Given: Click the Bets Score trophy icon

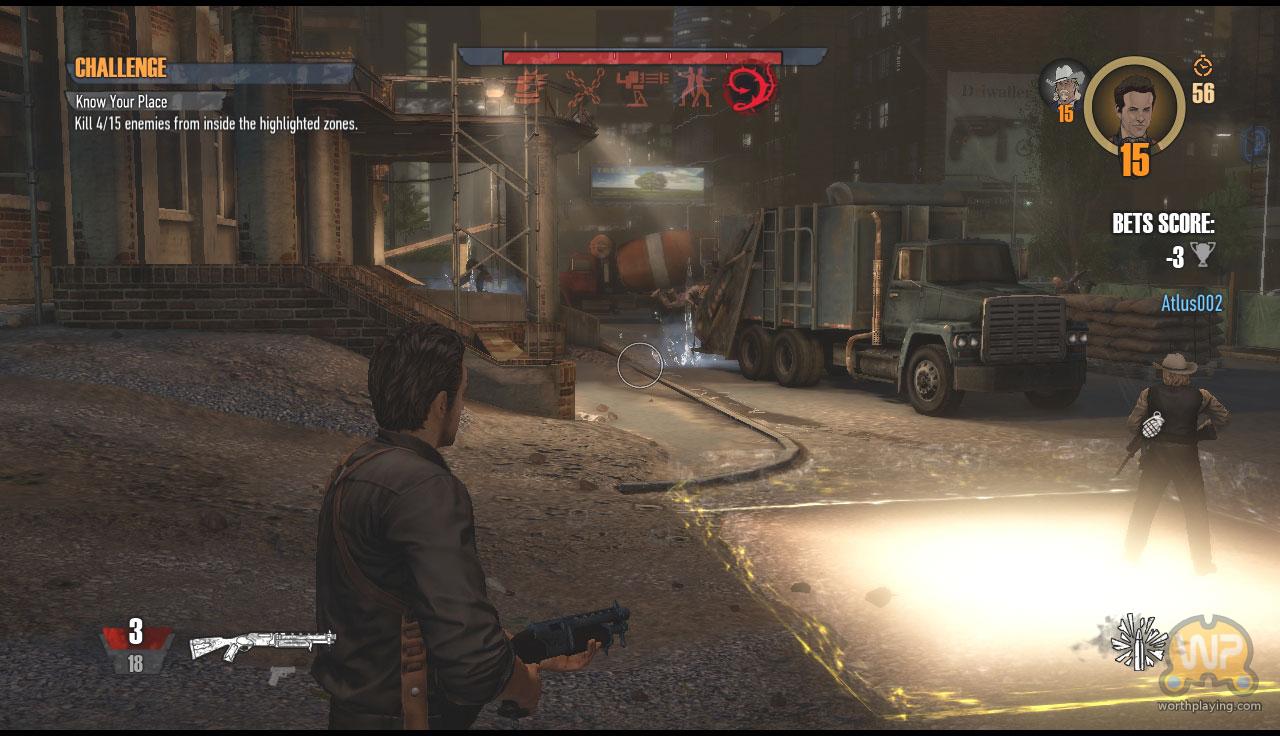Looking at the screenshot, I should pos(1202,257).
